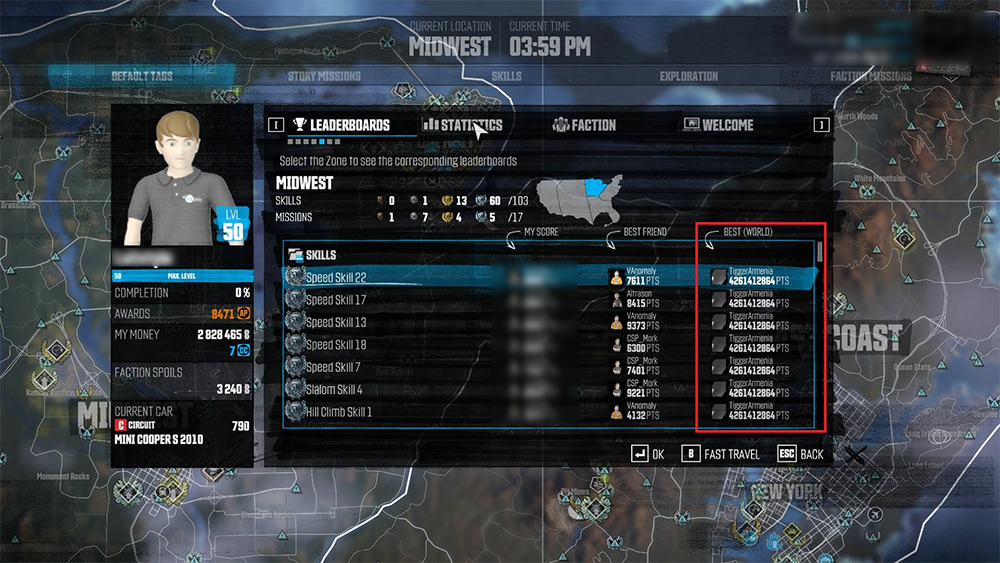
Task: Switch map filter to Exploration
Action: tap(688, 76)
